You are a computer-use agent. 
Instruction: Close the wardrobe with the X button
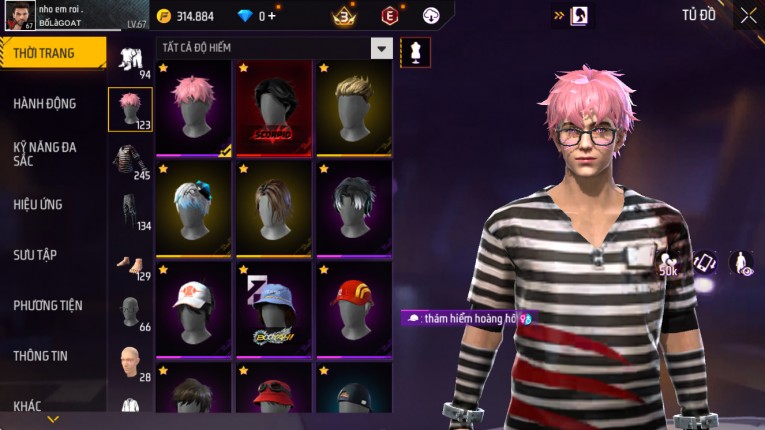(748, 15)
